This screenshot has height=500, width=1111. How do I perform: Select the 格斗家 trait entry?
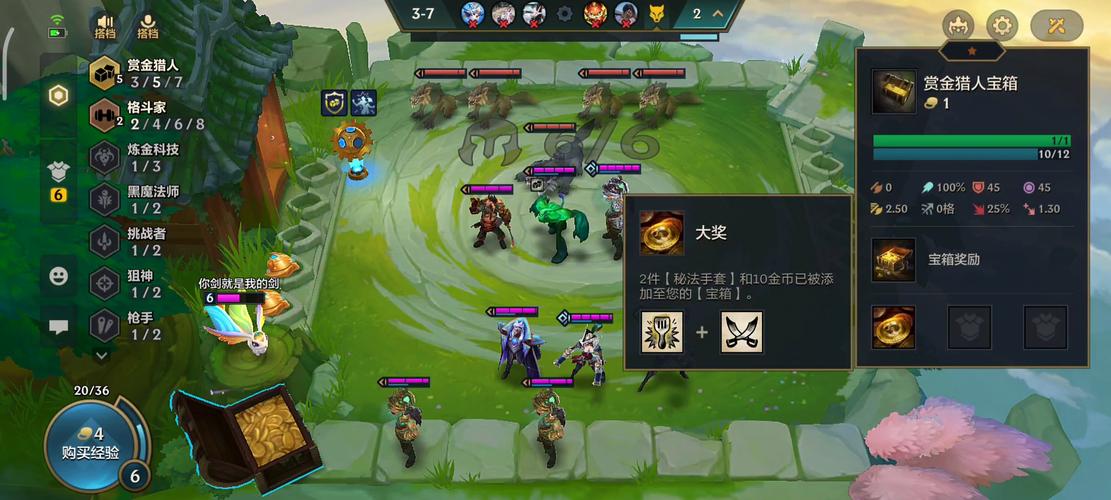[x=140, y=115]
